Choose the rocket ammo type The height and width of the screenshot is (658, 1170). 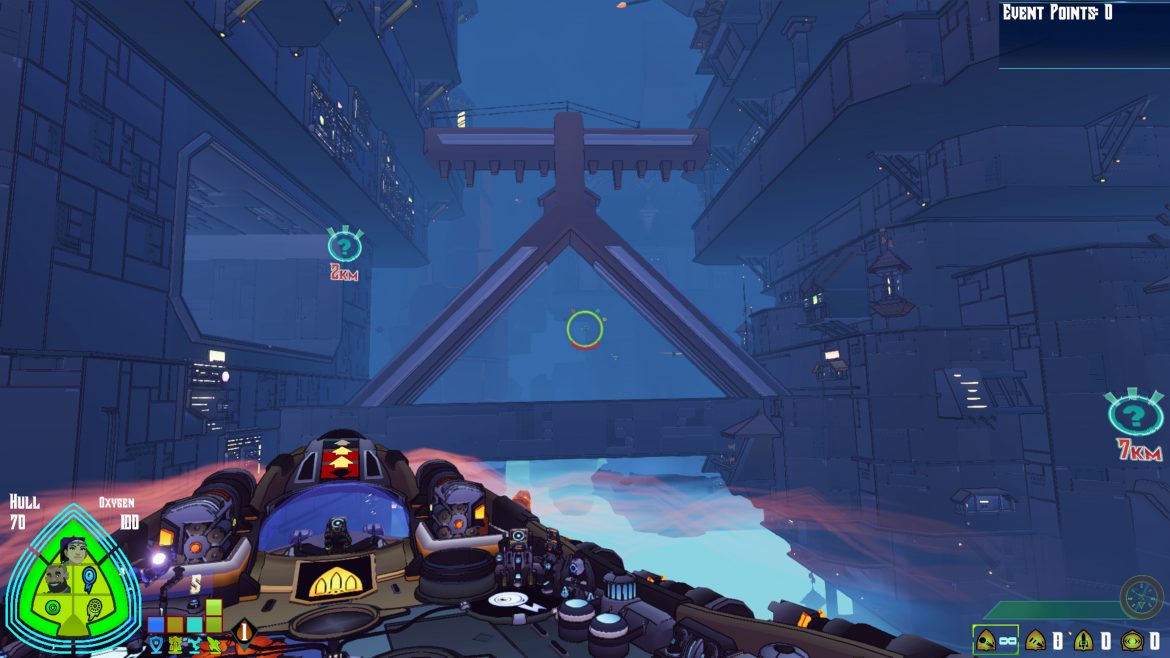tap(1084, 640)
